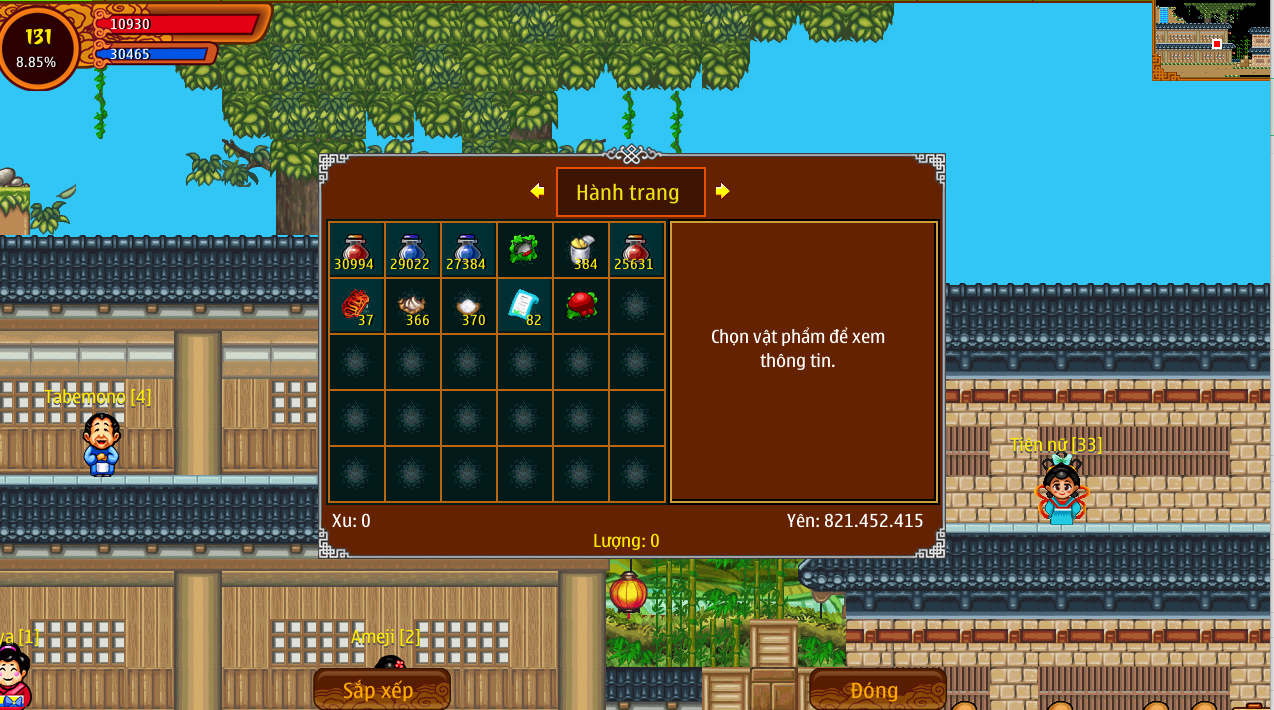Select the red firecracker item with 37
1274x710 pixels.
[x=356, y=306]
